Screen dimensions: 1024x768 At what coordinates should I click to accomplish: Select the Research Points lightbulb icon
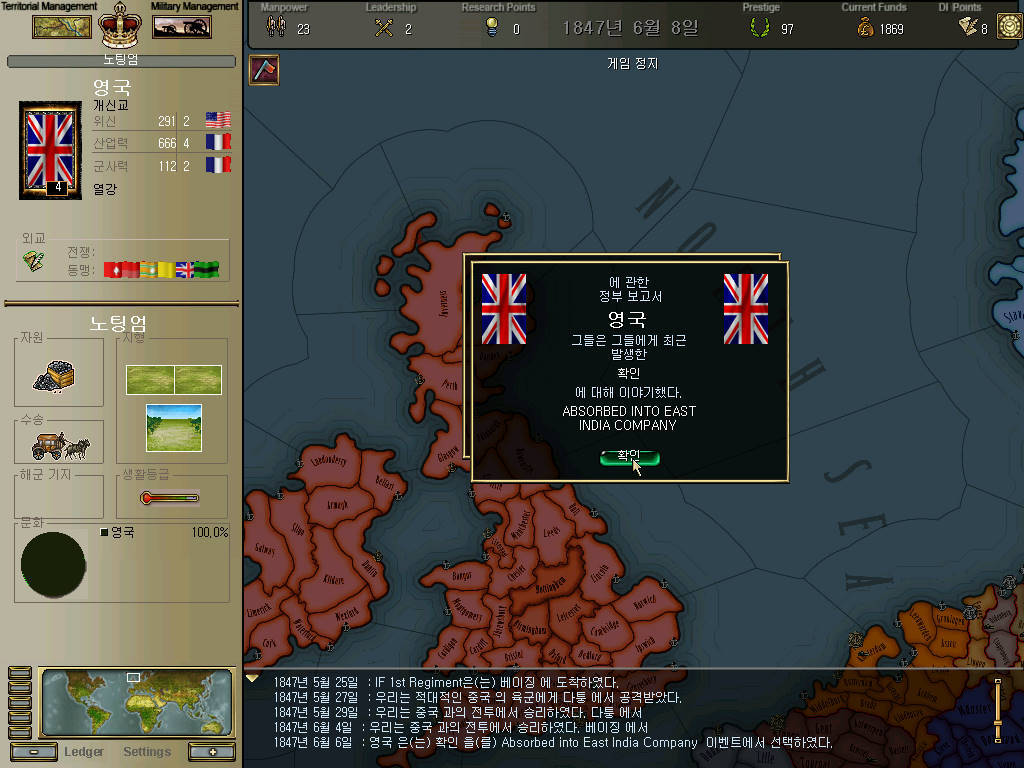tap(491, 28)
